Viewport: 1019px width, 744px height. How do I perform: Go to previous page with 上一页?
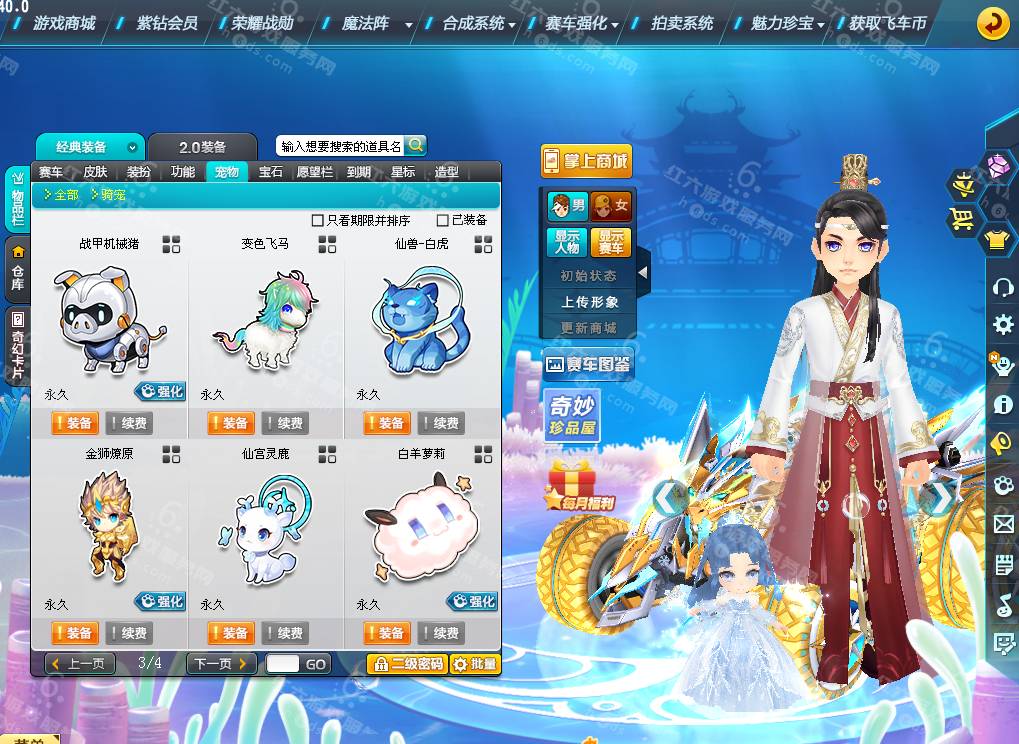(x=80, y=664)
